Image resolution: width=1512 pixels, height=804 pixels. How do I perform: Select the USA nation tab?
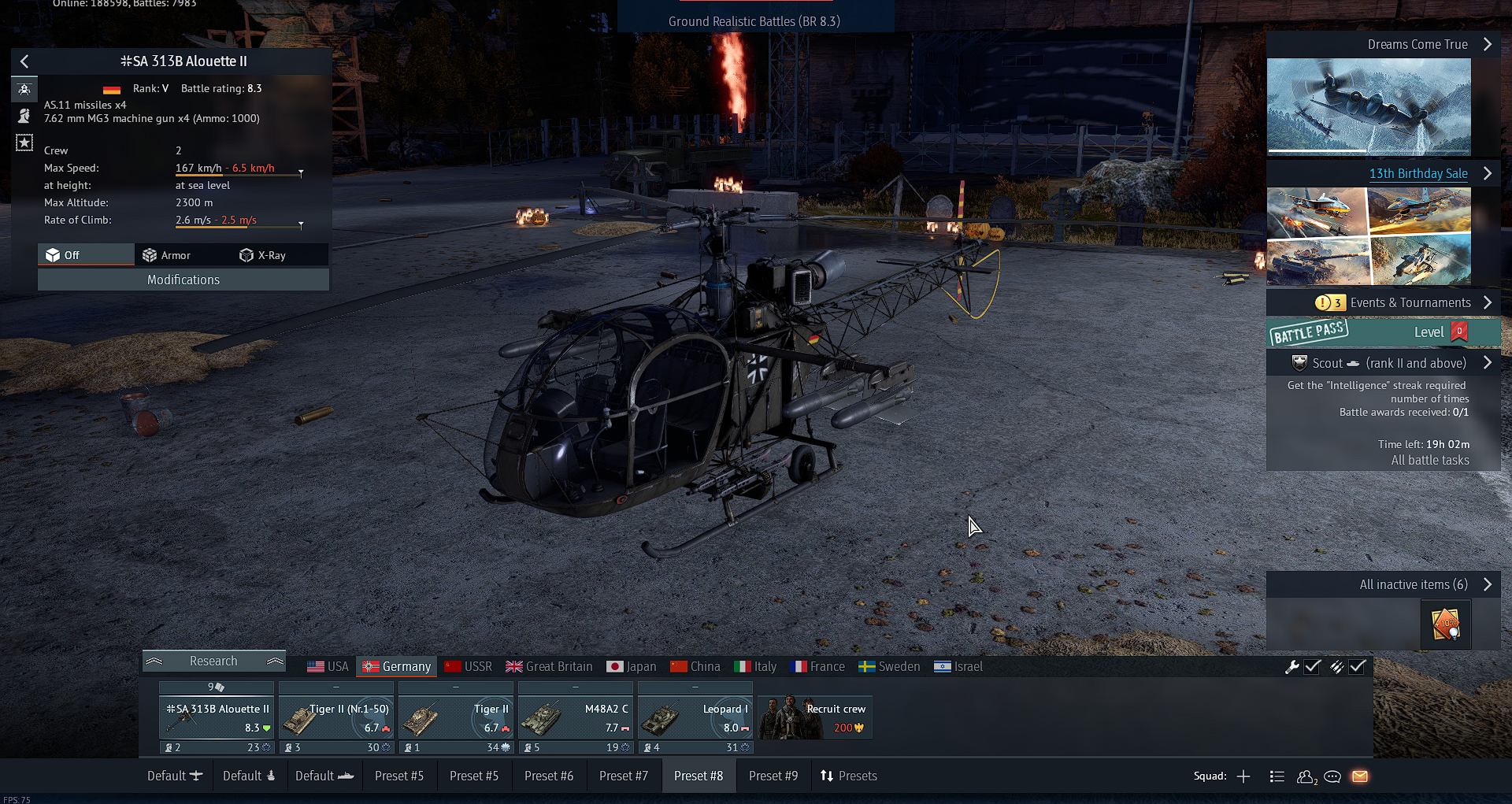point(328,666)
